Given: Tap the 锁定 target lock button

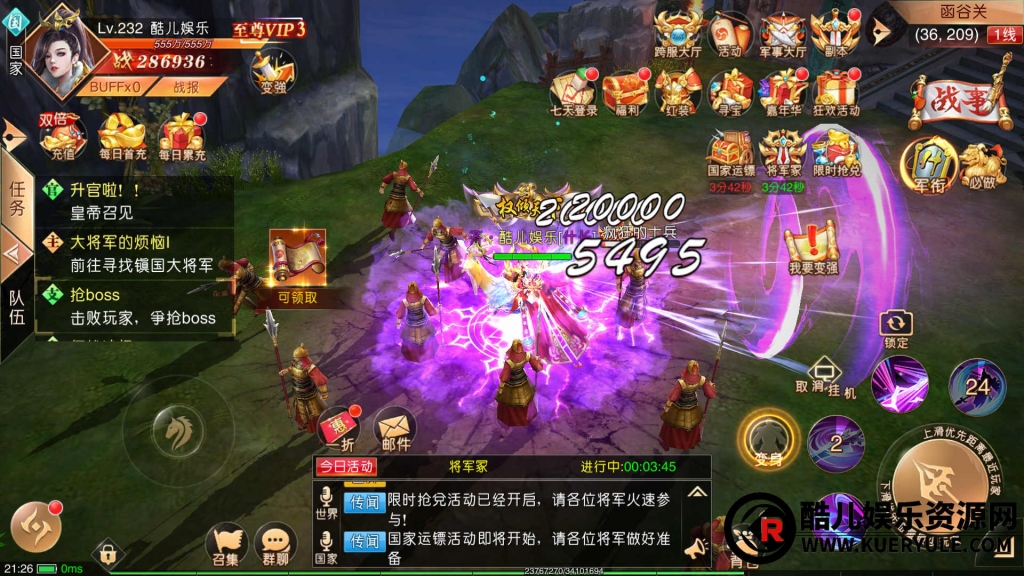Looking at the screenshot, I should (896, 329).
